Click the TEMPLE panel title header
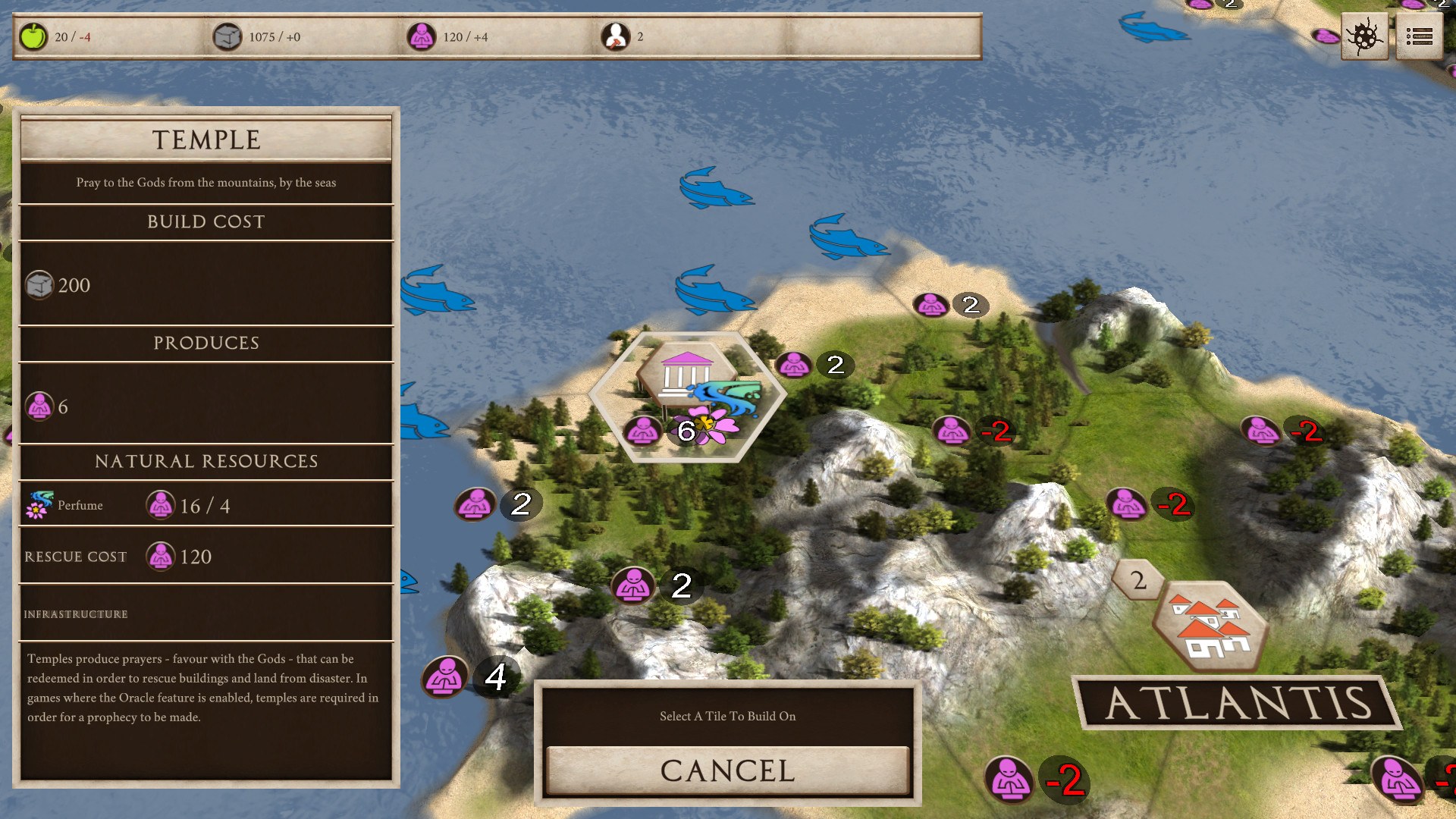This screenshot has width=1456, height=819. tap(206, 139)
